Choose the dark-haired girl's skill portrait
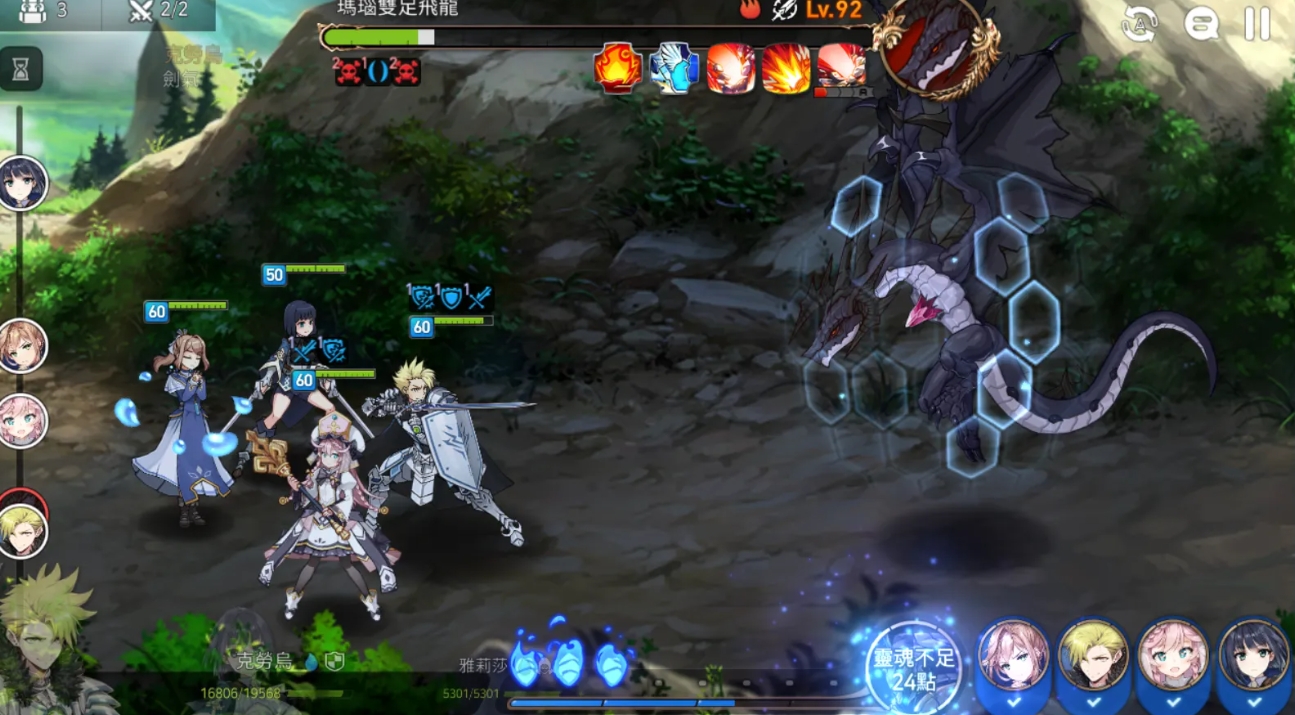Screen dimensions: 1295x715 pyautogui.click(x=1253, y=657)
